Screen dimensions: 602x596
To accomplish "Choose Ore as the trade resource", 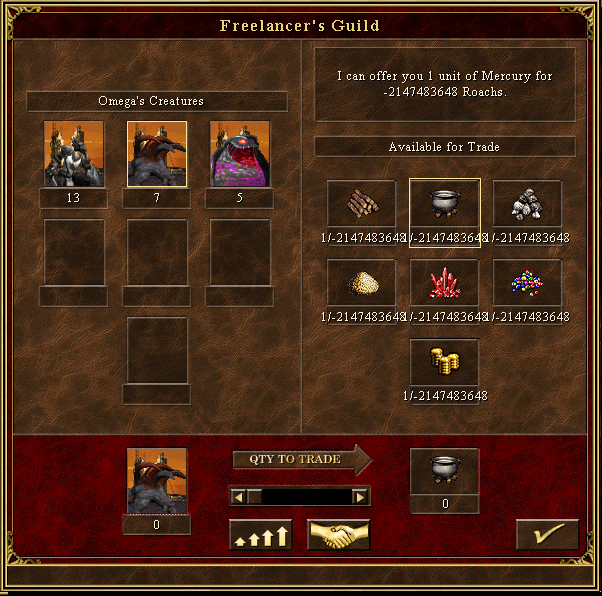I will tap(527, 203).
